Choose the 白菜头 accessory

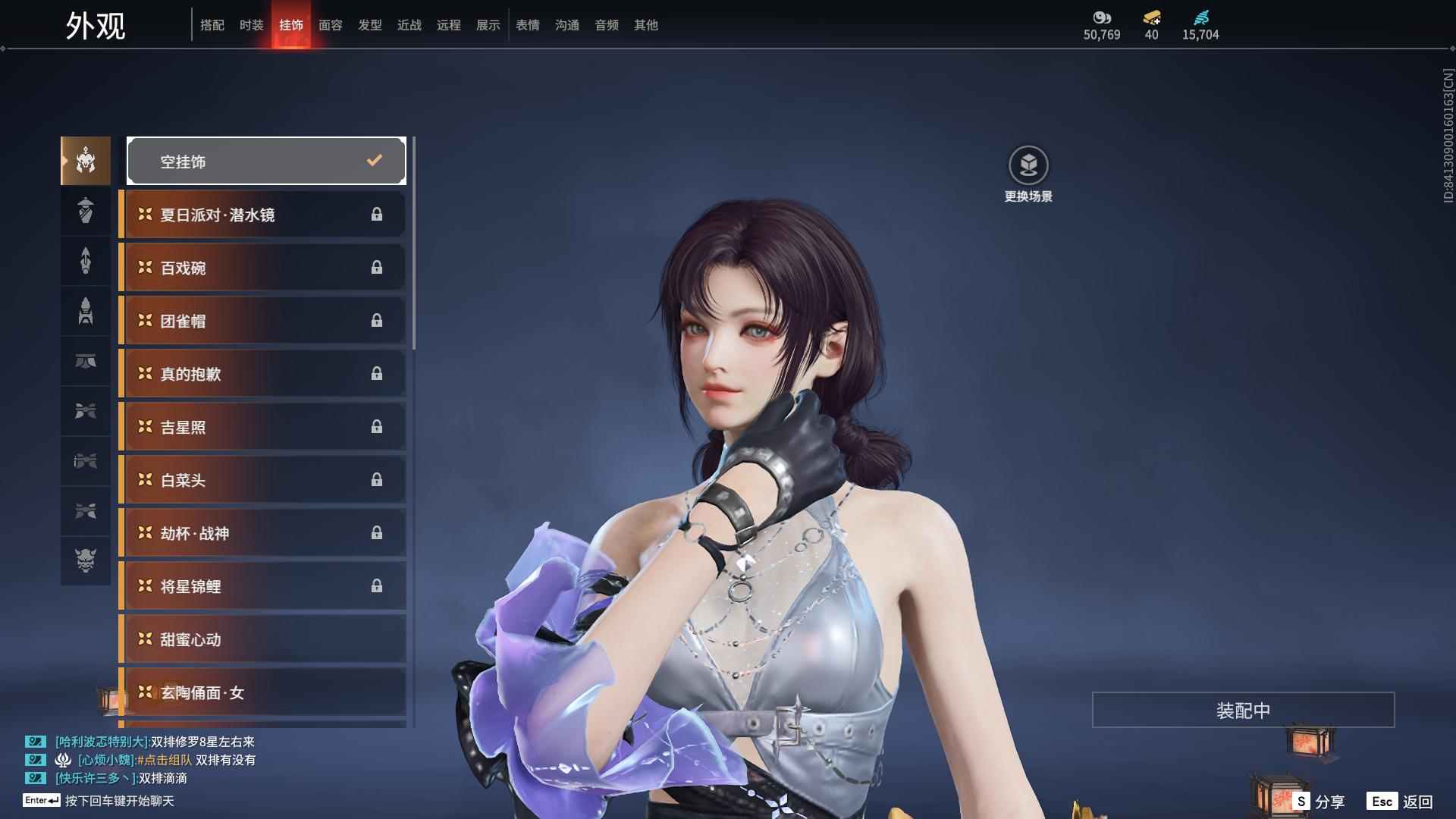(263, 480)
